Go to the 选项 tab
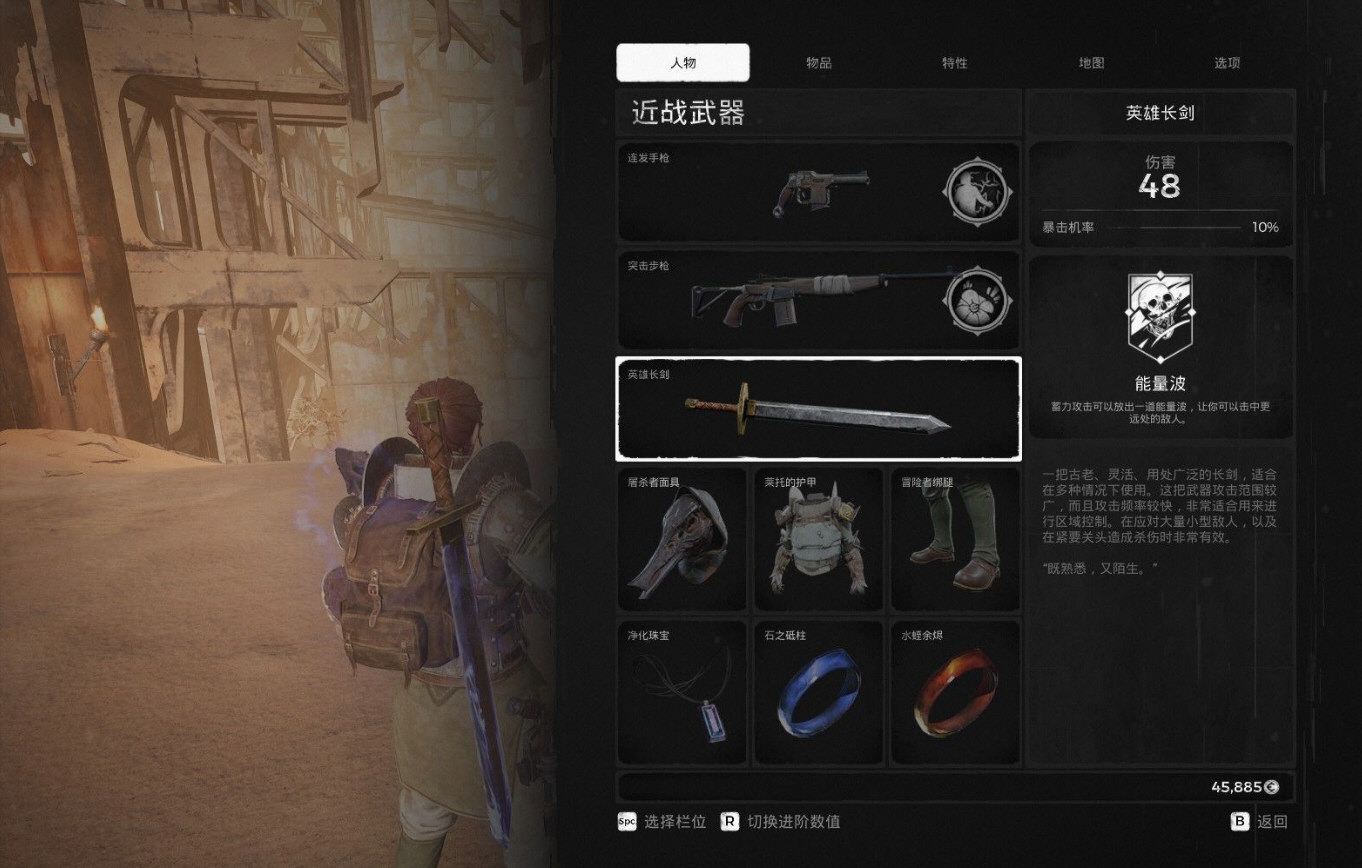1362x868 pixels. (x=1227, y=63)
